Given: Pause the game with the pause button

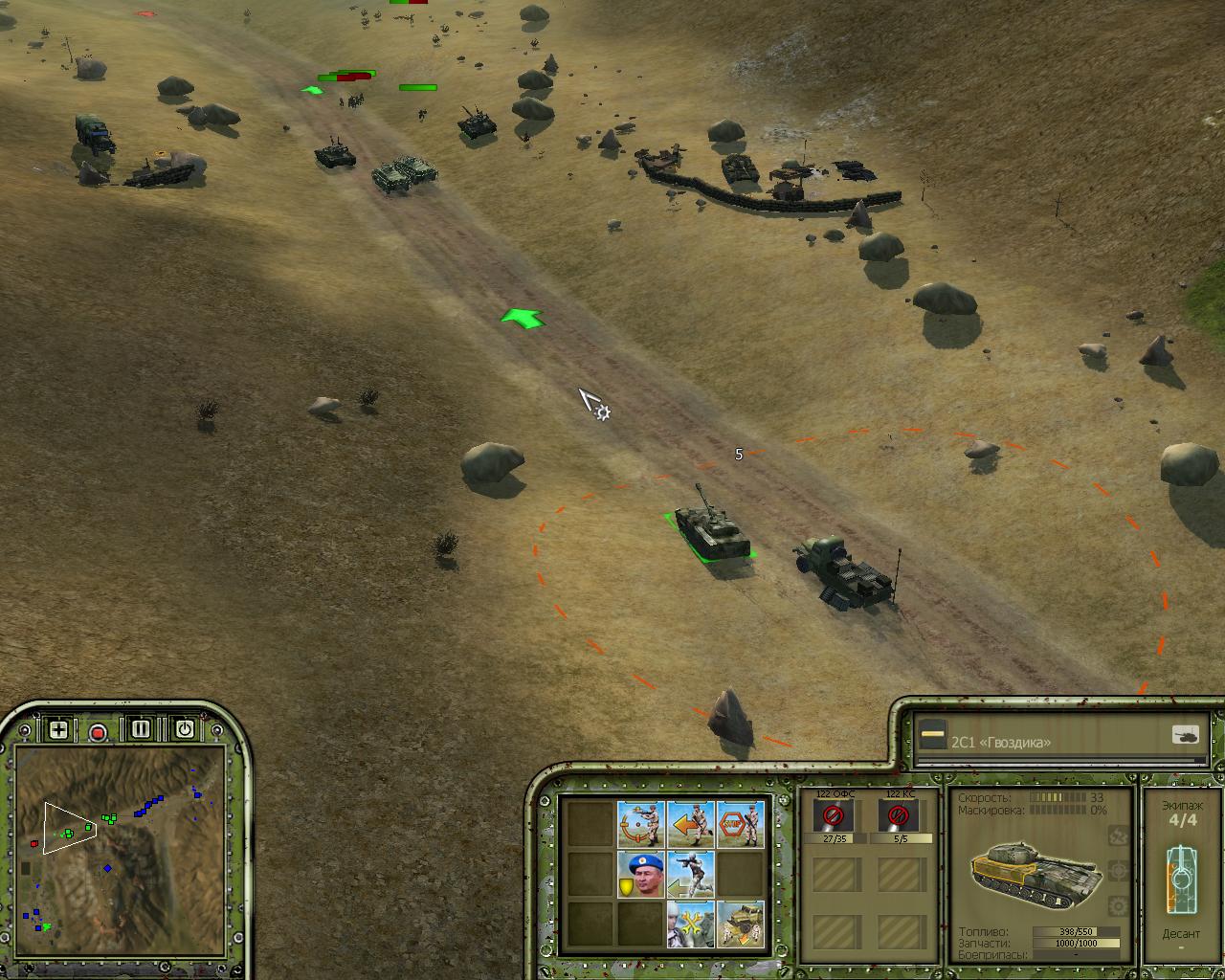Looking at the screenshot, I should [141, 729].
